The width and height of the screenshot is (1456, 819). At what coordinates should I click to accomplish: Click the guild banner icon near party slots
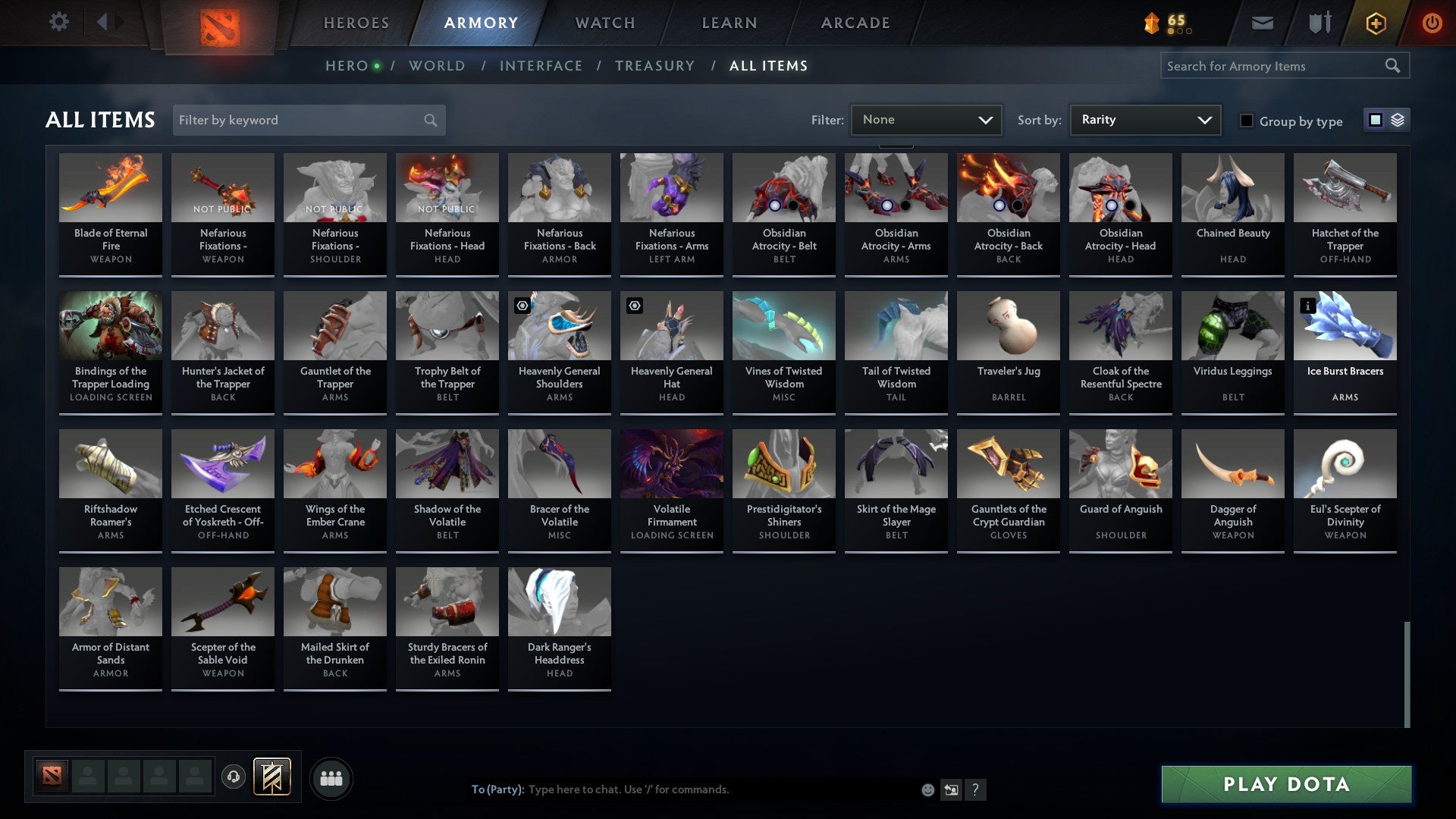pos(271,777)
